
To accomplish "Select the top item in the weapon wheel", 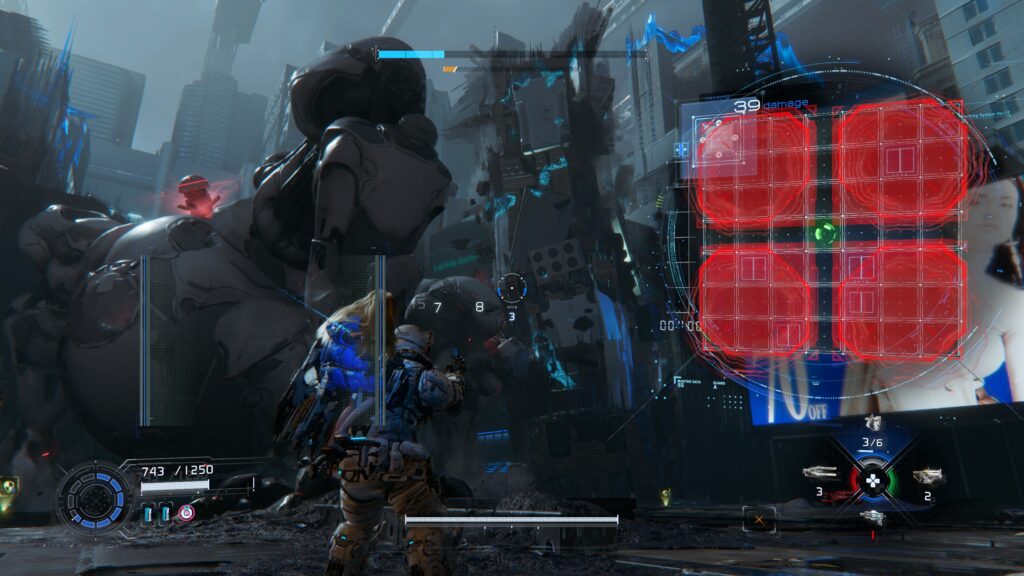I will pos(873,423).
